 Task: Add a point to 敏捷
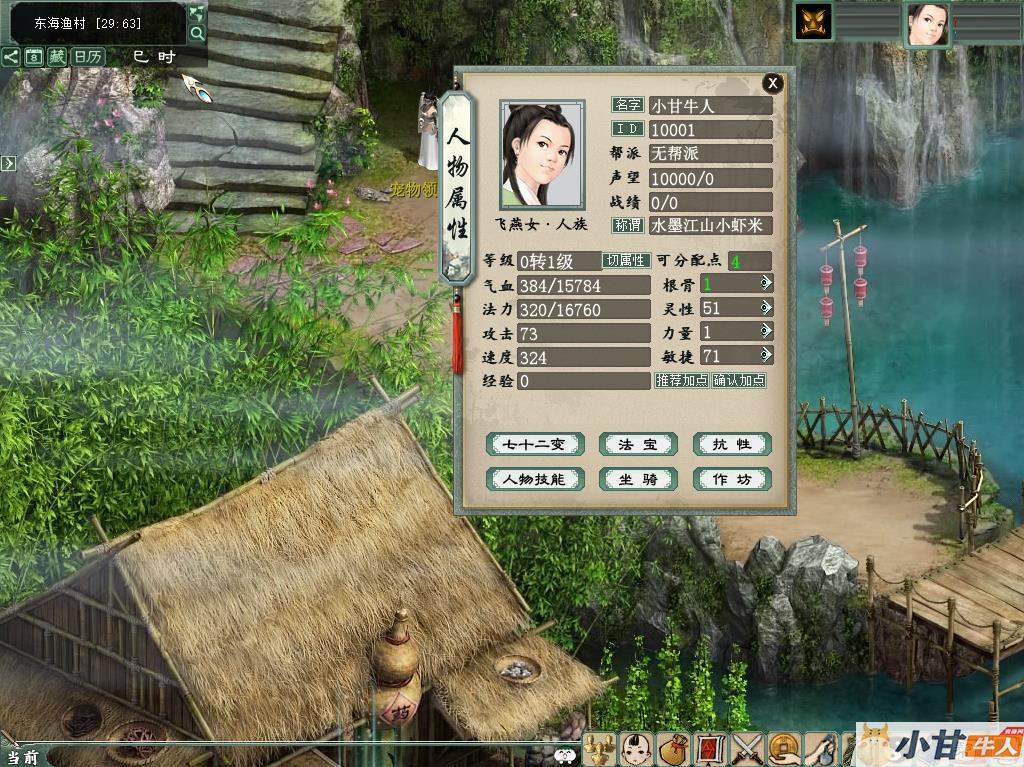766,356
